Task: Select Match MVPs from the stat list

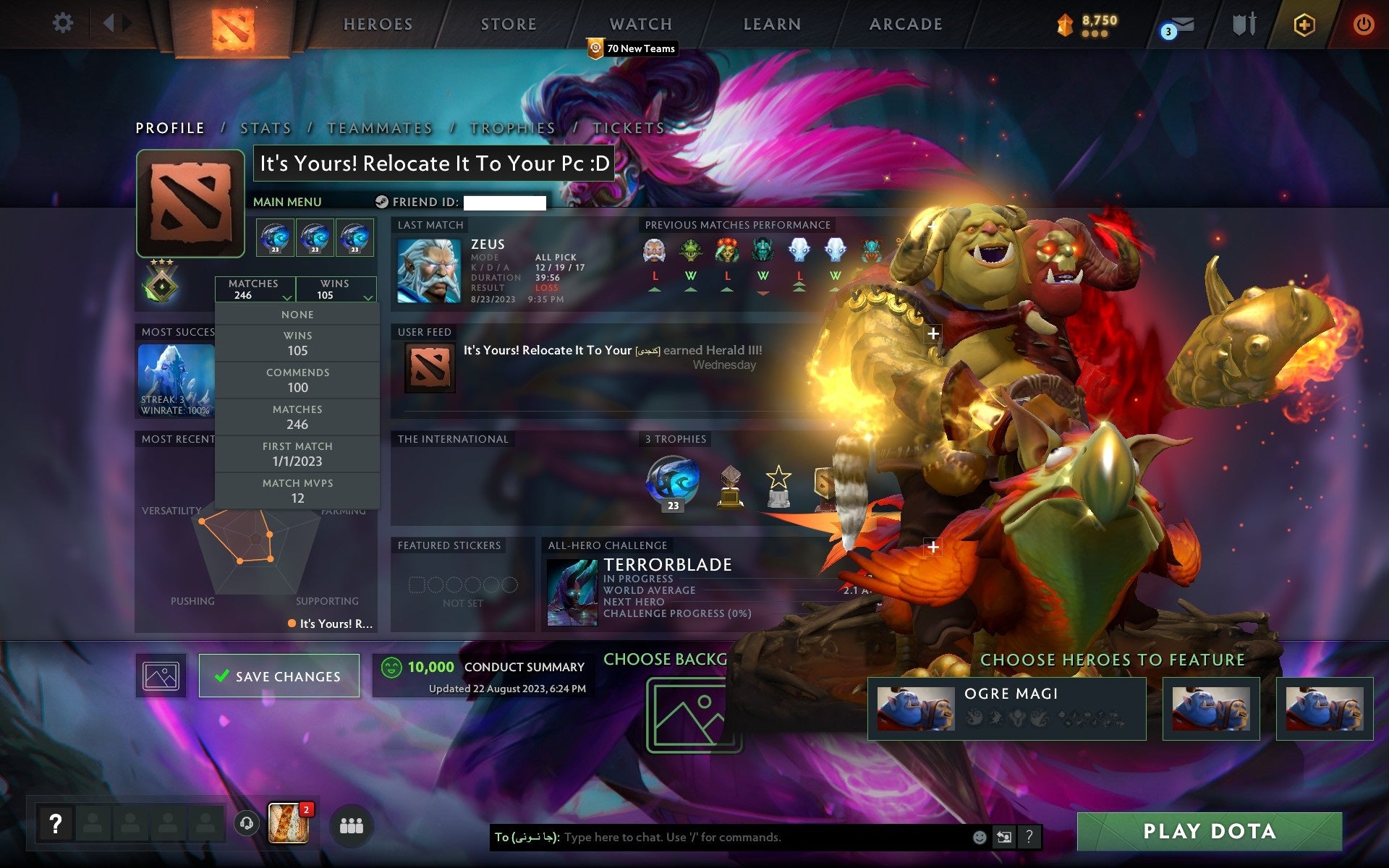Action: 297,490
